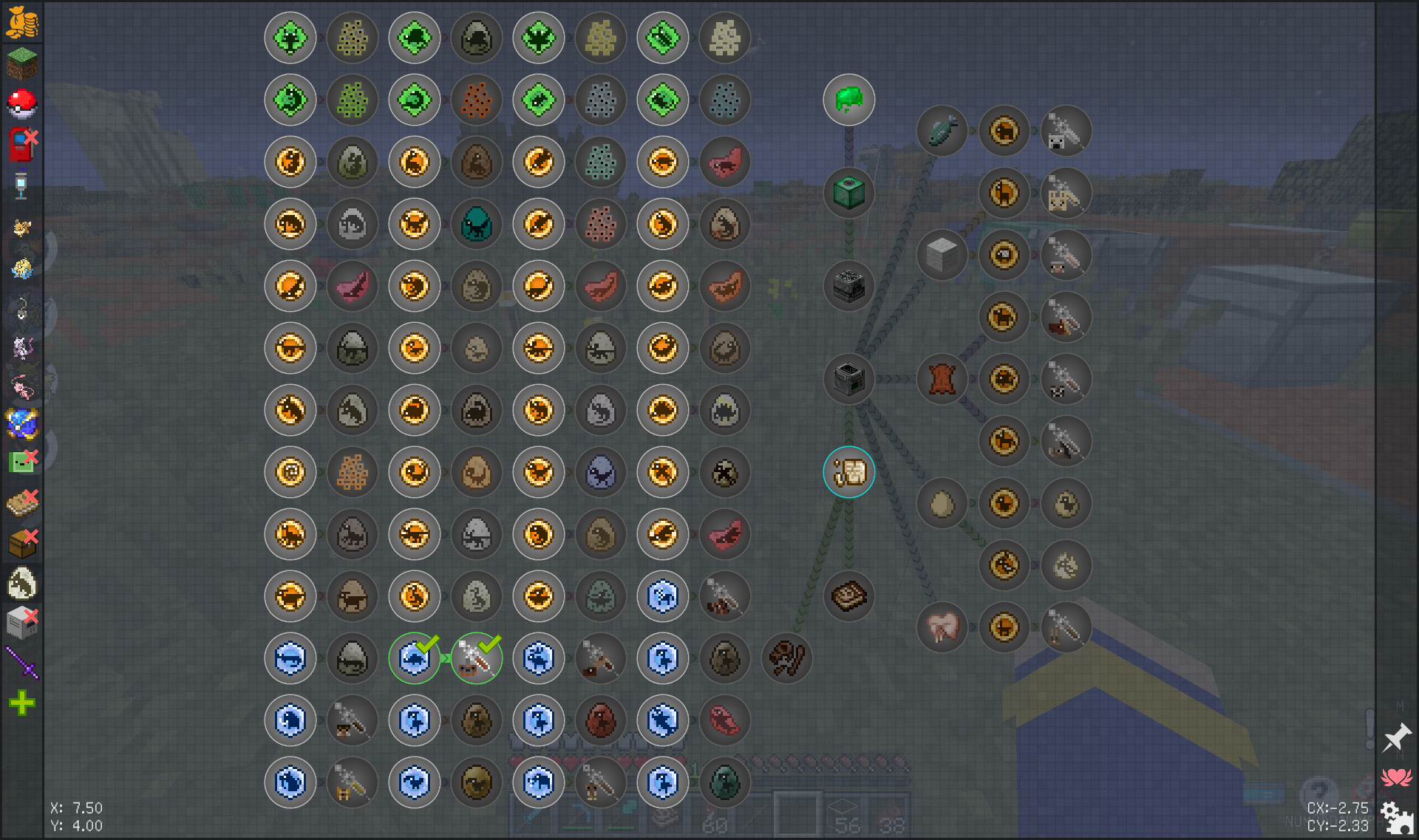Screen dimensions: 1419x840
Task: Open the highlighted scroll node with cyan ring
Action: [848, 472]
